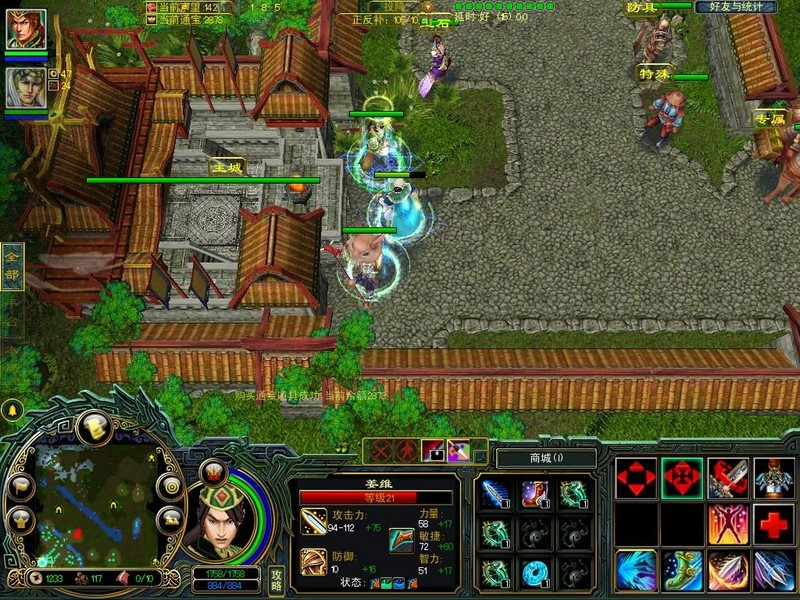Screen dimensions: 800x600
Task: Activate the Attack command sword icon
Action: coord(728,478)
